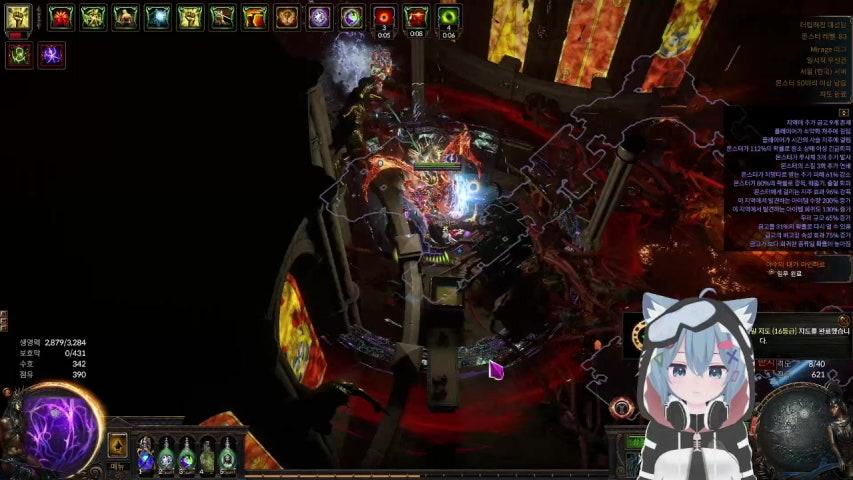Use the green flask in slot 5
The image size is (853, 480).
pos(227,455)
